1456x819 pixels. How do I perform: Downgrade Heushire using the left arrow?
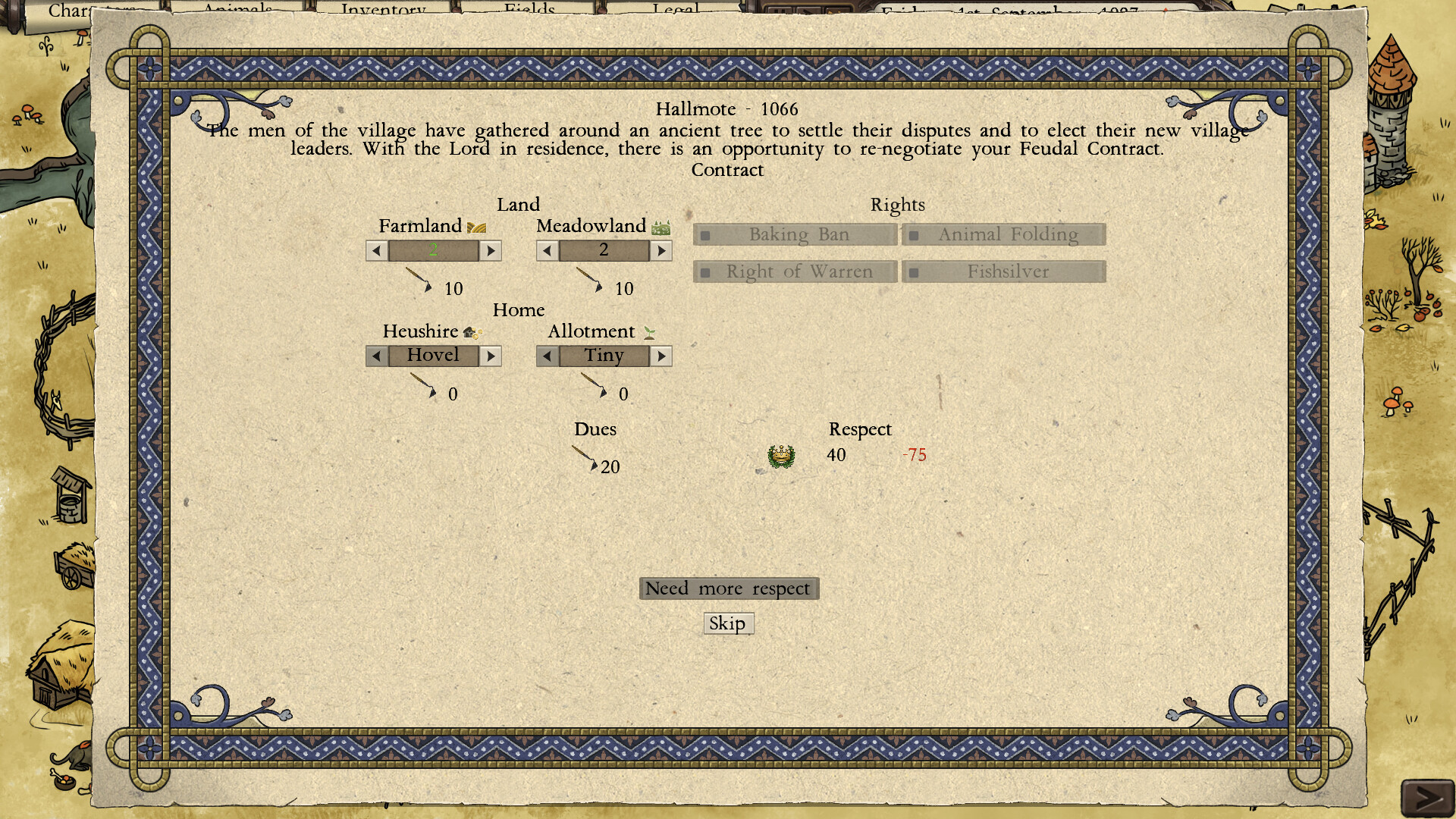coord(376,356)
